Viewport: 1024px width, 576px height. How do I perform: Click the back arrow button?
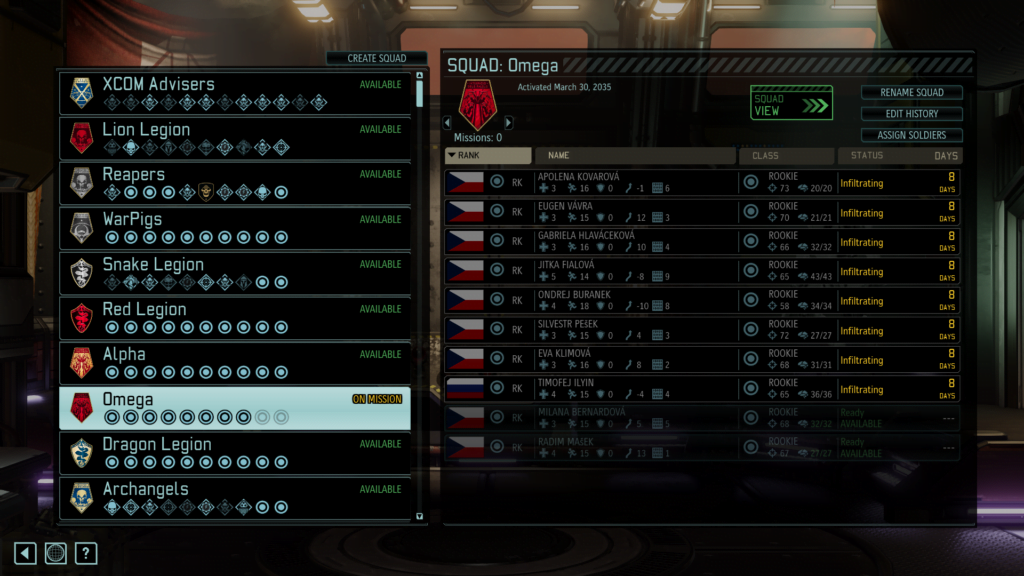[x=25, y=553]
